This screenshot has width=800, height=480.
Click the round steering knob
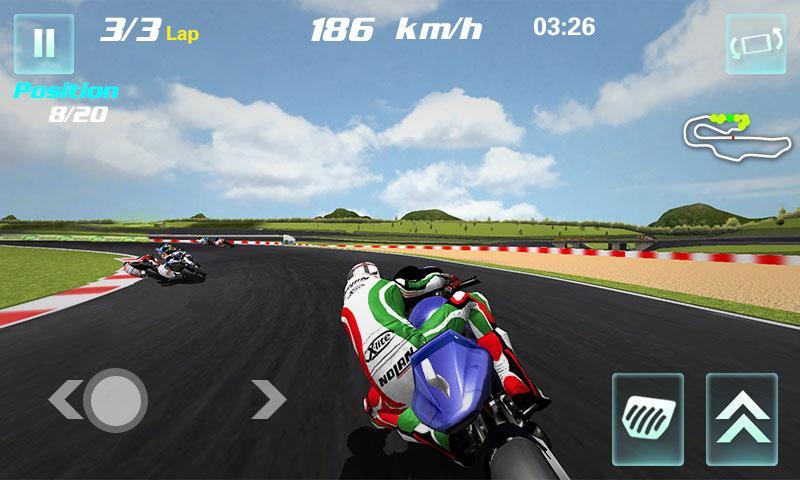click(116, 400)
